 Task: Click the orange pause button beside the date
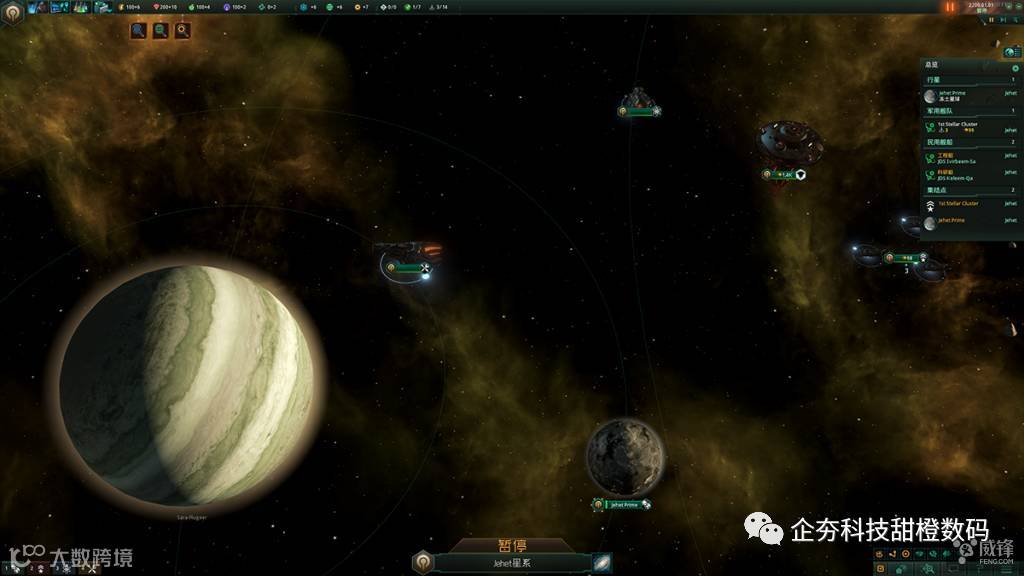point(950,7)
